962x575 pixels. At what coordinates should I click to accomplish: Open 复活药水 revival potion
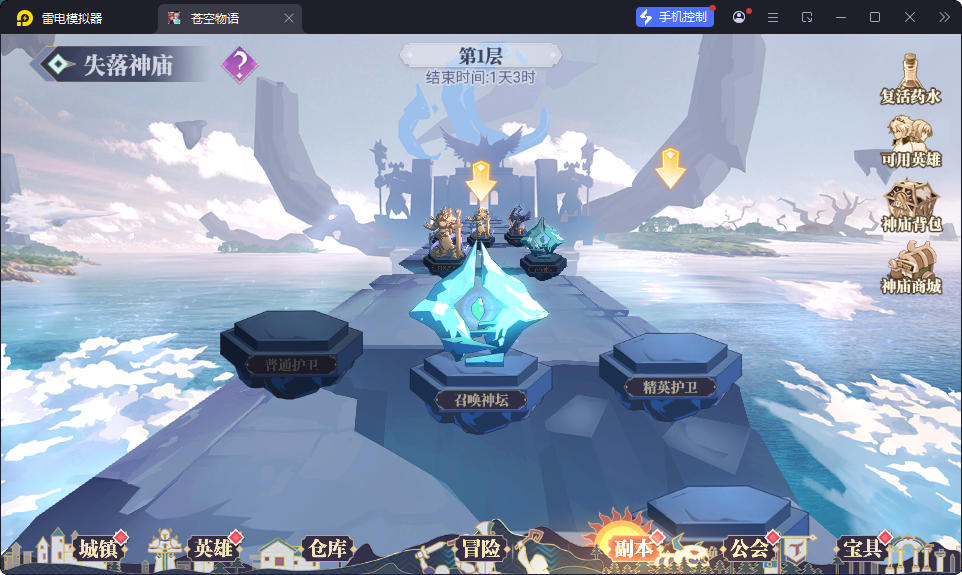(911, 80)
